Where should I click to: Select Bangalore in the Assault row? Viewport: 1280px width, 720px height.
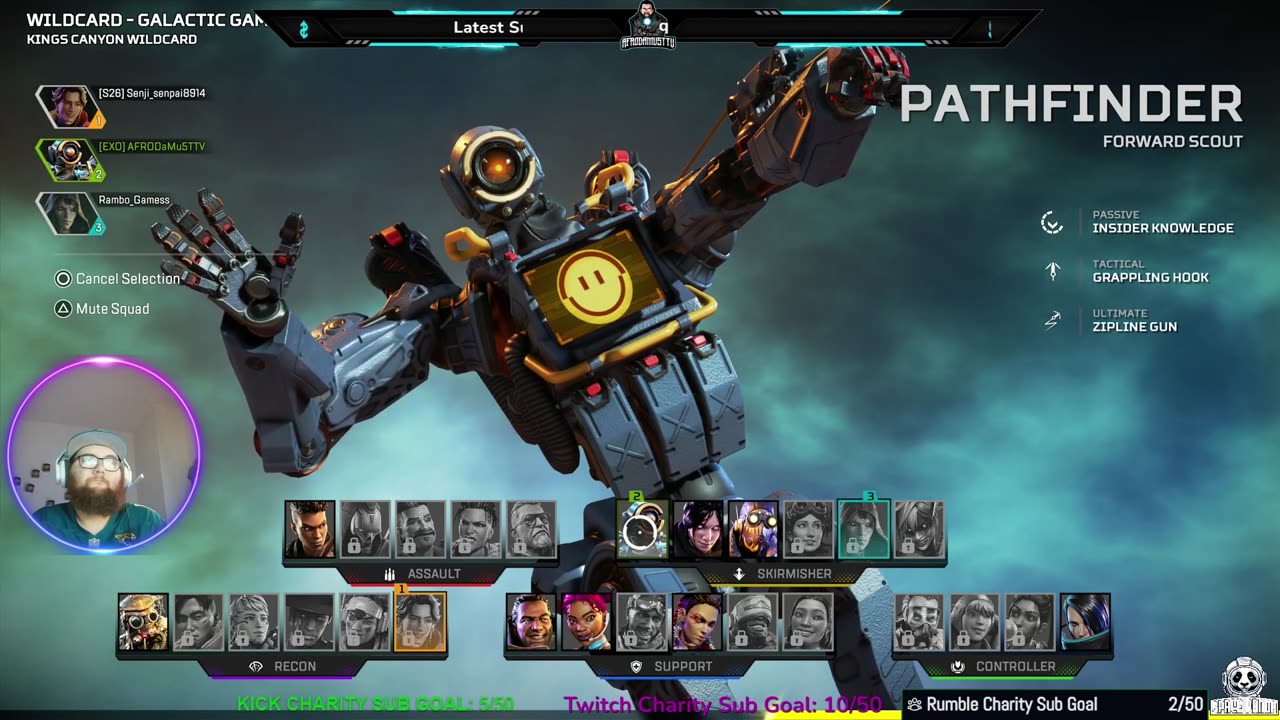pyautogui.click(x=310, y=530)
